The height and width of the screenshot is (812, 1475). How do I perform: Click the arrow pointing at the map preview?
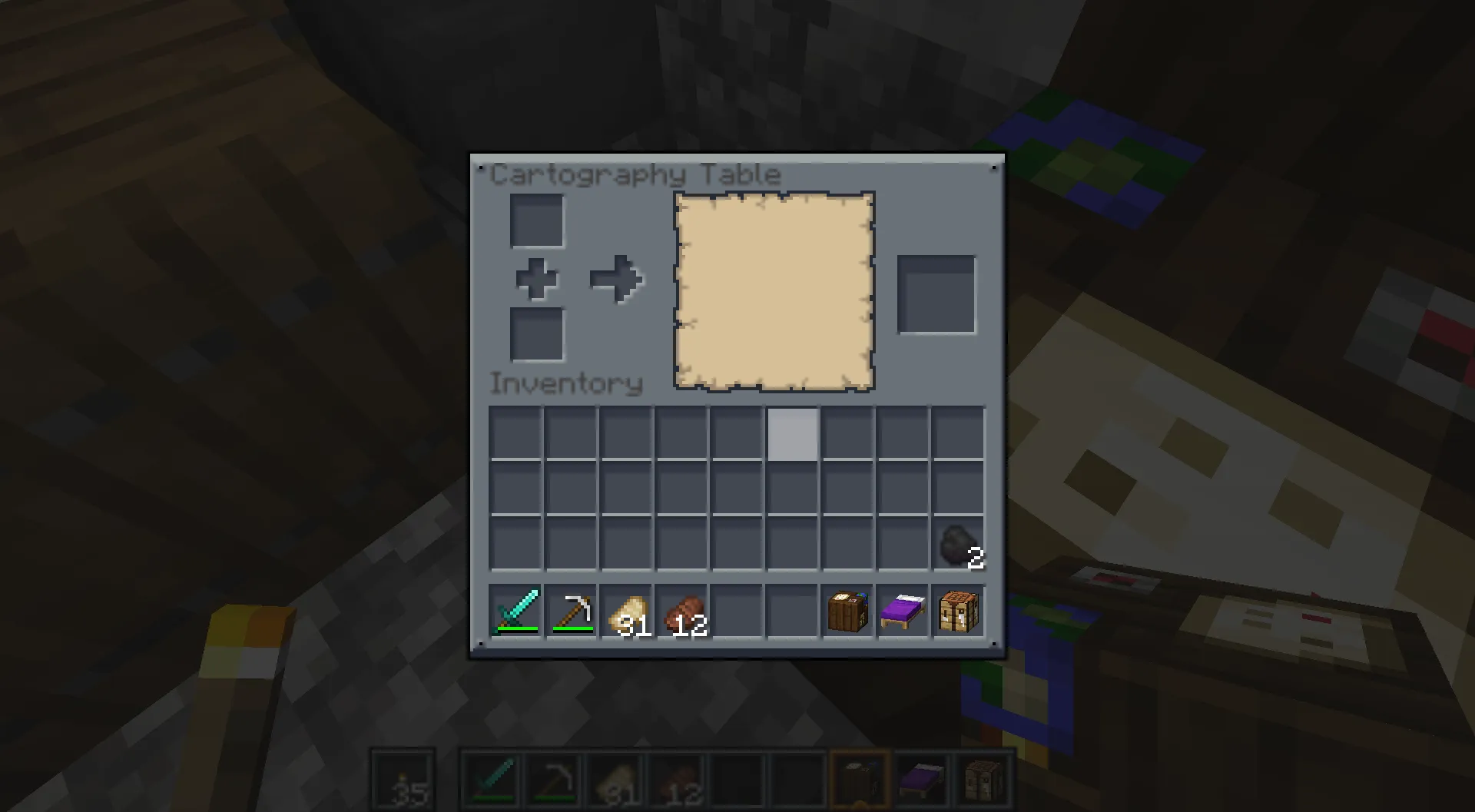point(617,280)
